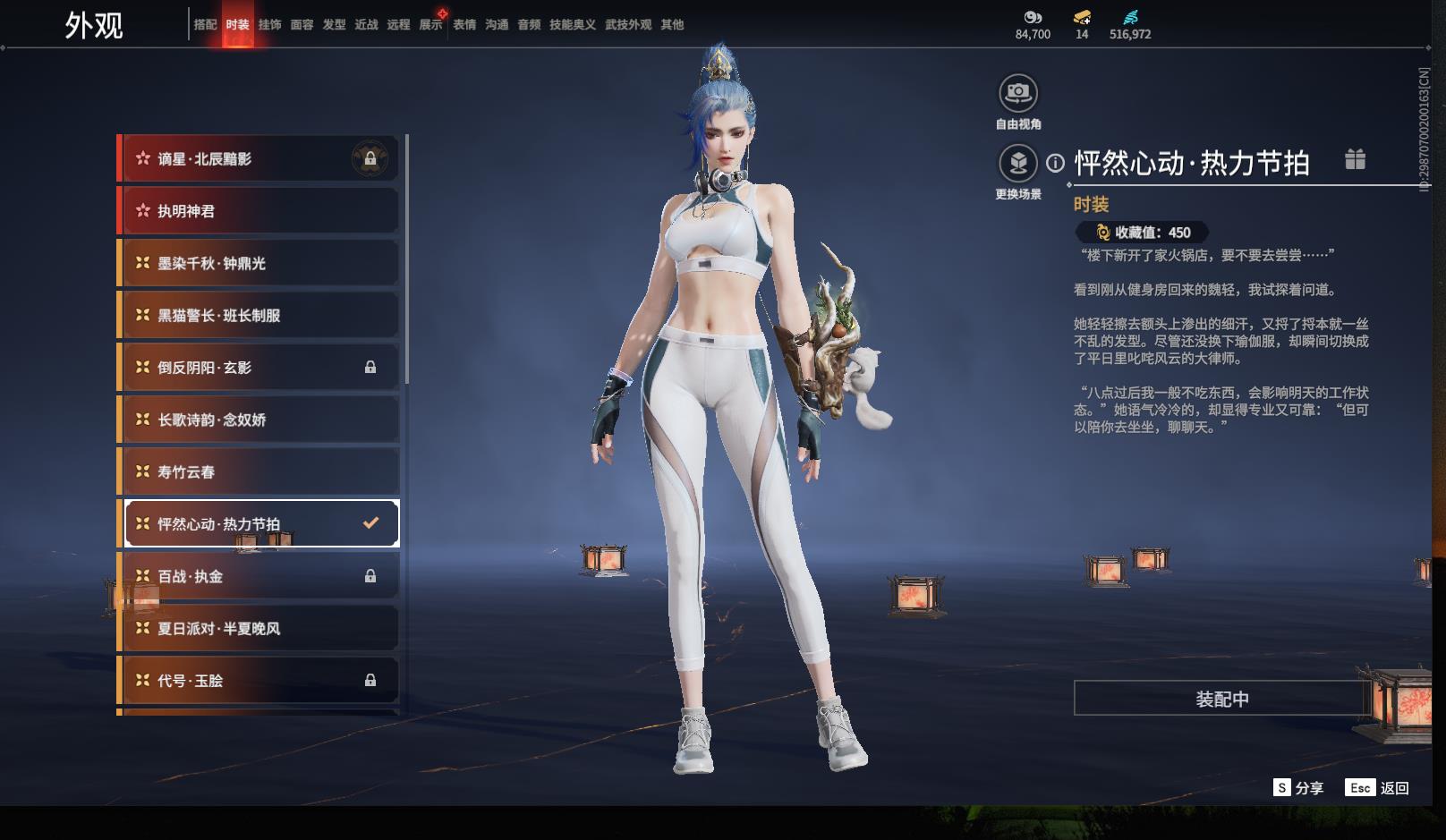Select the 执明神君 outfit row
Viewport: 1446px width, 840px height.
(x=258, y=211)
